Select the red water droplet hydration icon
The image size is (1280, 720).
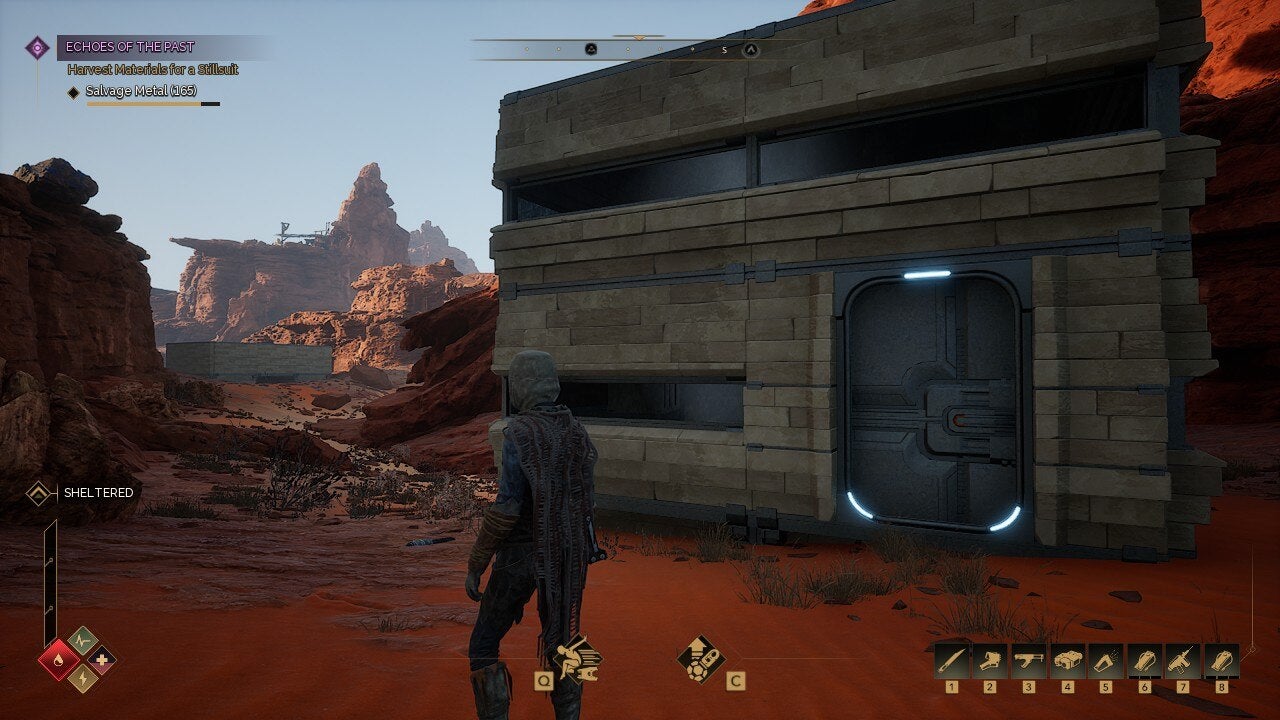point(58,660)
